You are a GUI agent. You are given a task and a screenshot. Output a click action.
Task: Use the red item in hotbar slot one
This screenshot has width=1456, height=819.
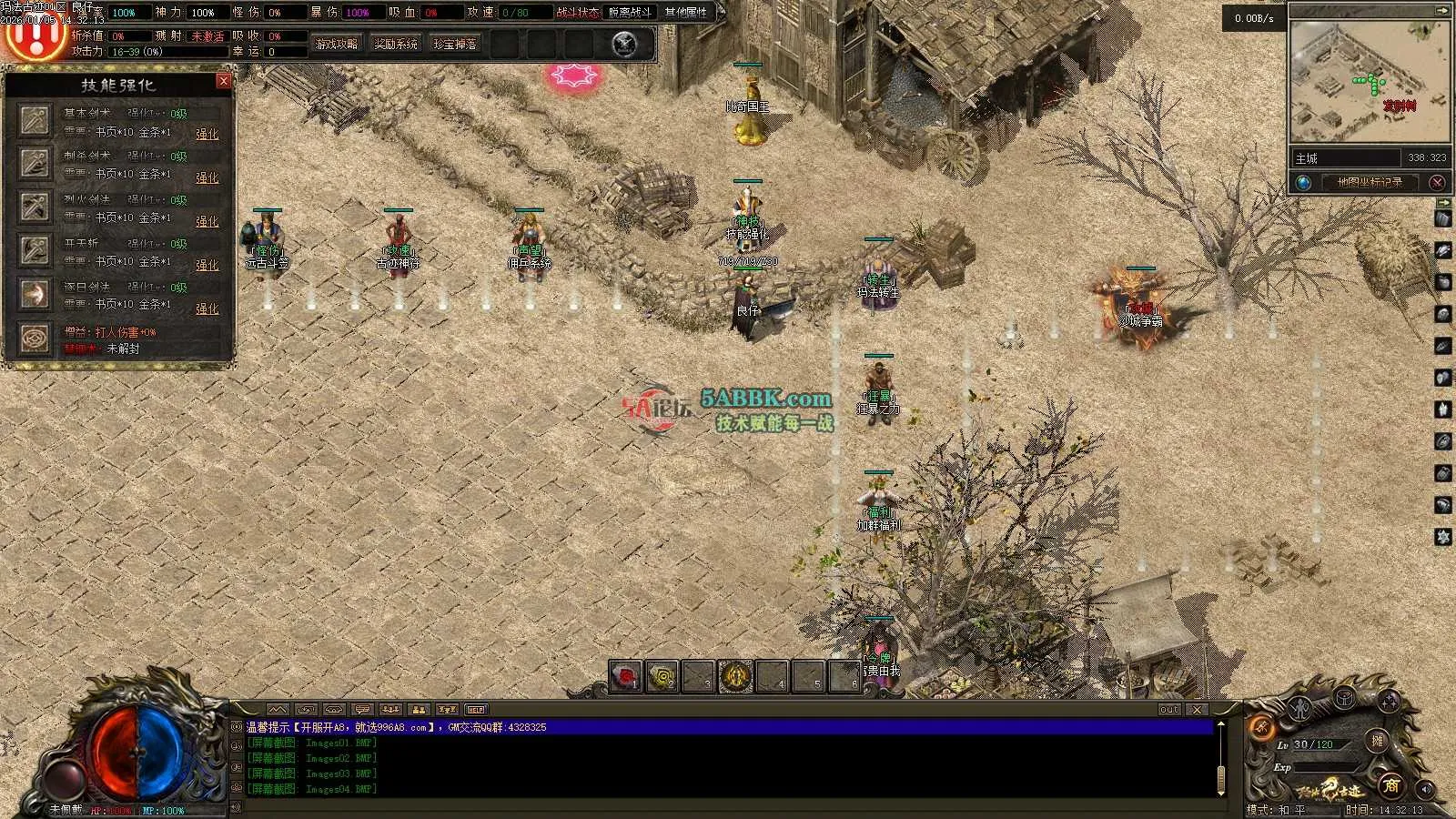(x=625, y=677)
